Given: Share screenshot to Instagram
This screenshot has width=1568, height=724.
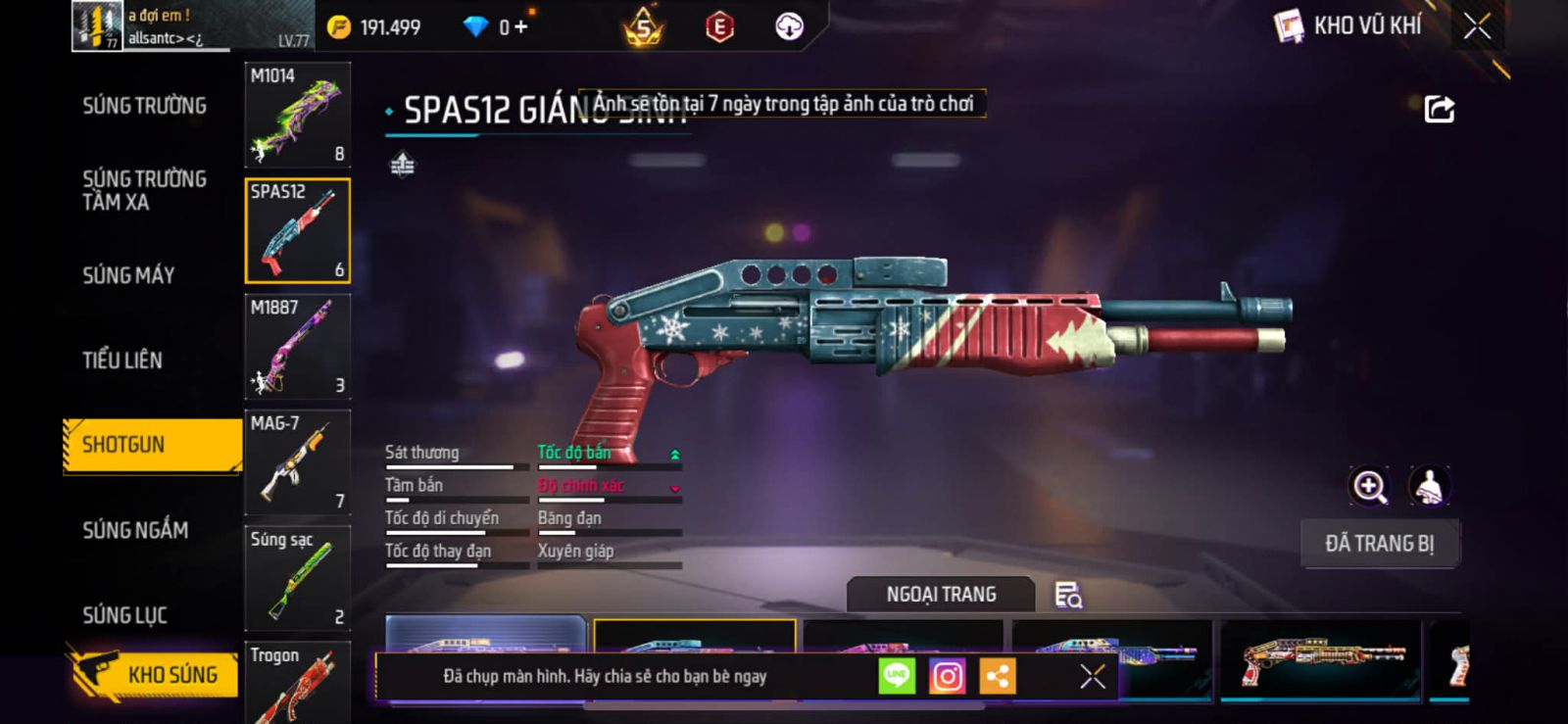Looking at the screenshot, I should tap(947, 676).
